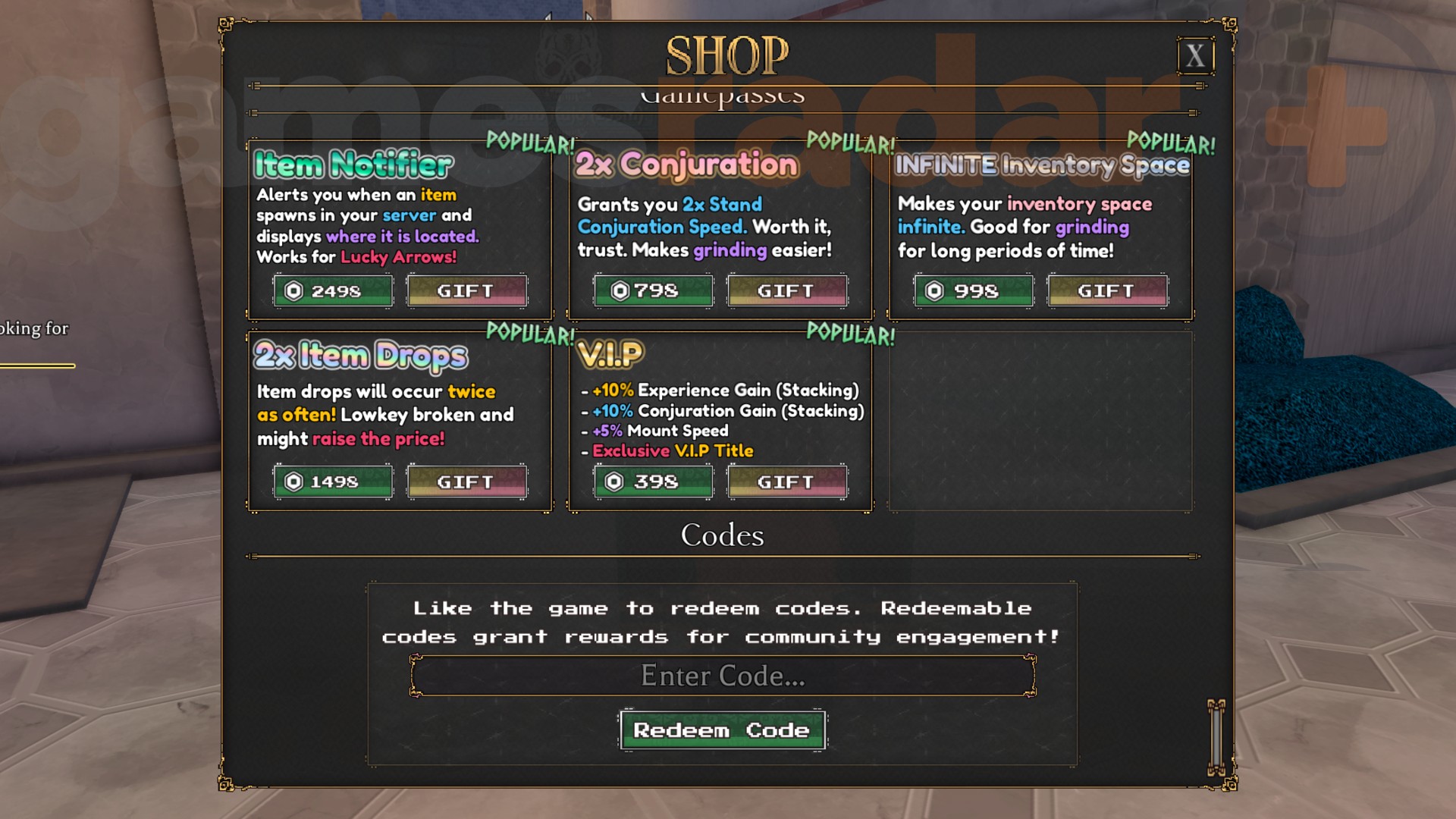1456x819 pixels.
Task: Close the Shop window with the X
Action: point(1196,55)
